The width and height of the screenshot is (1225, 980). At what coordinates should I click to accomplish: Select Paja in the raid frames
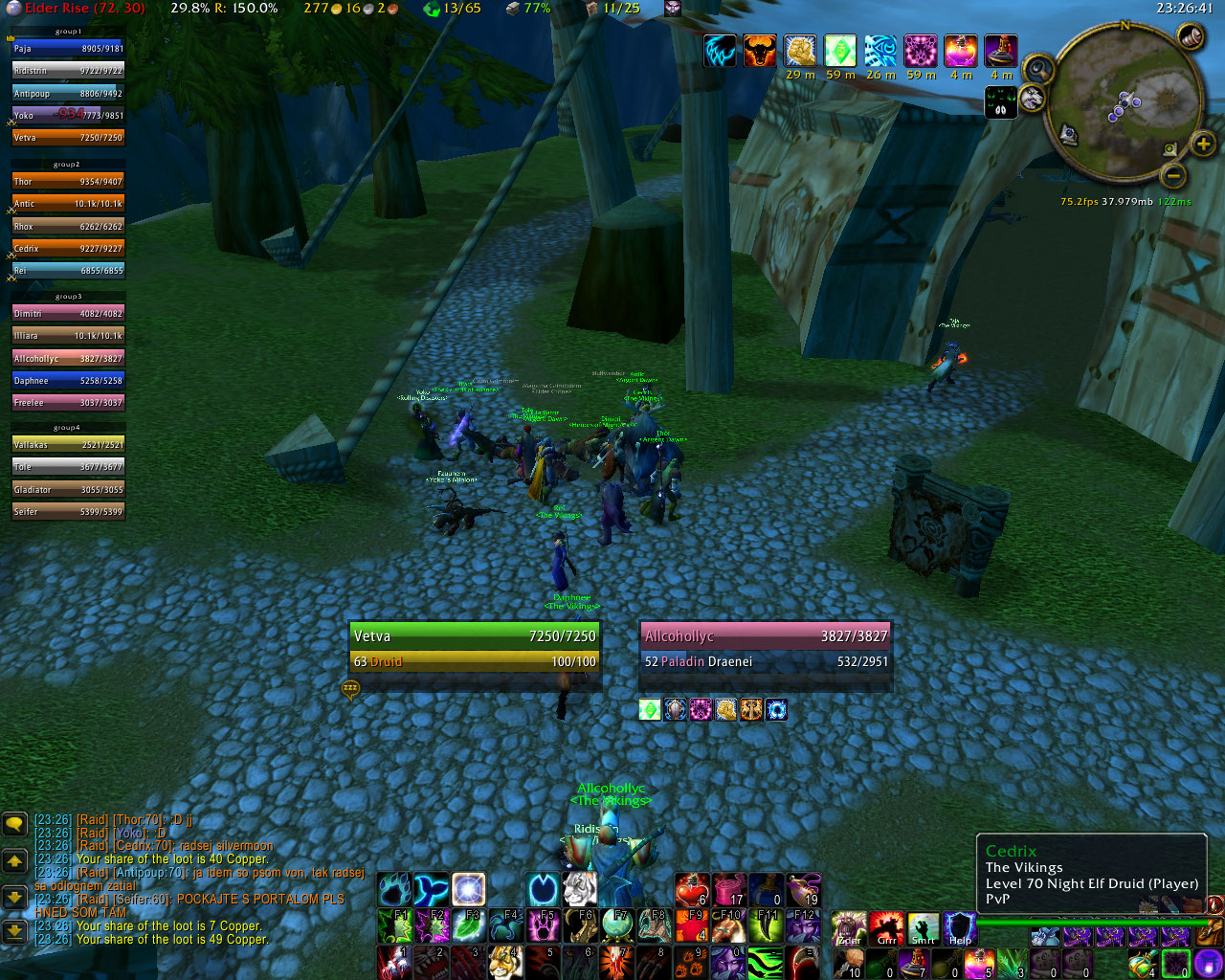(x=67, y=48)
